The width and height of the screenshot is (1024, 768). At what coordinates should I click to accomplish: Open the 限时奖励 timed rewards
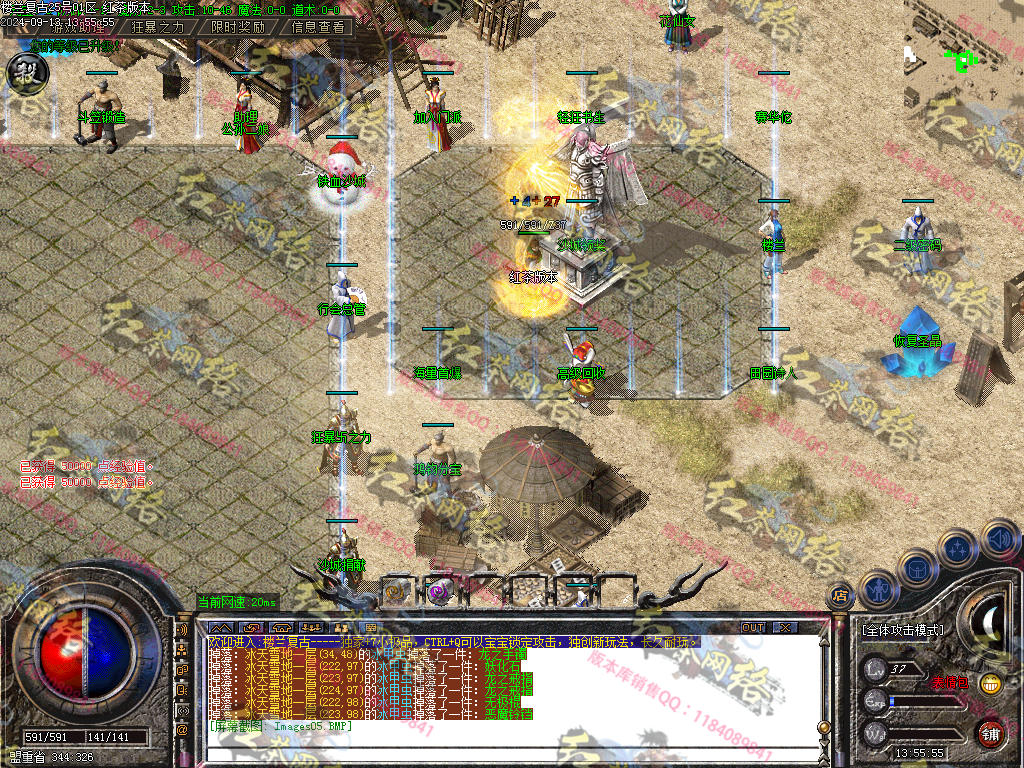[x=238, y=27]
